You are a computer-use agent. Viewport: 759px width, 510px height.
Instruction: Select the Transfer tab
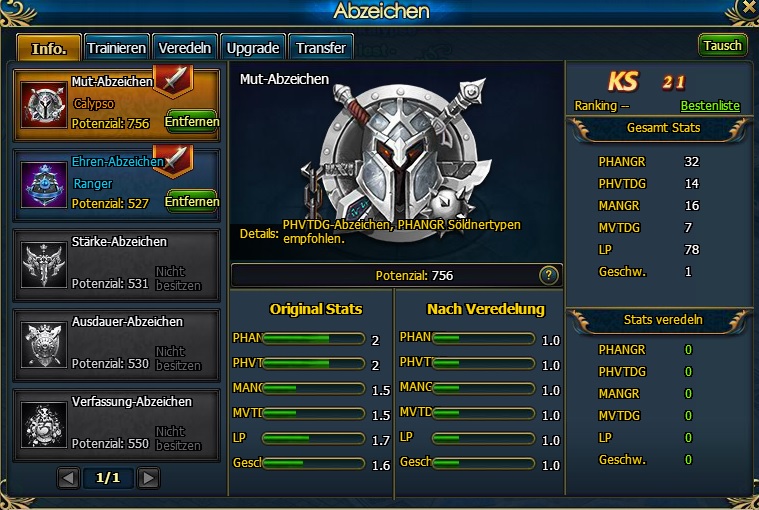[321, 47]
